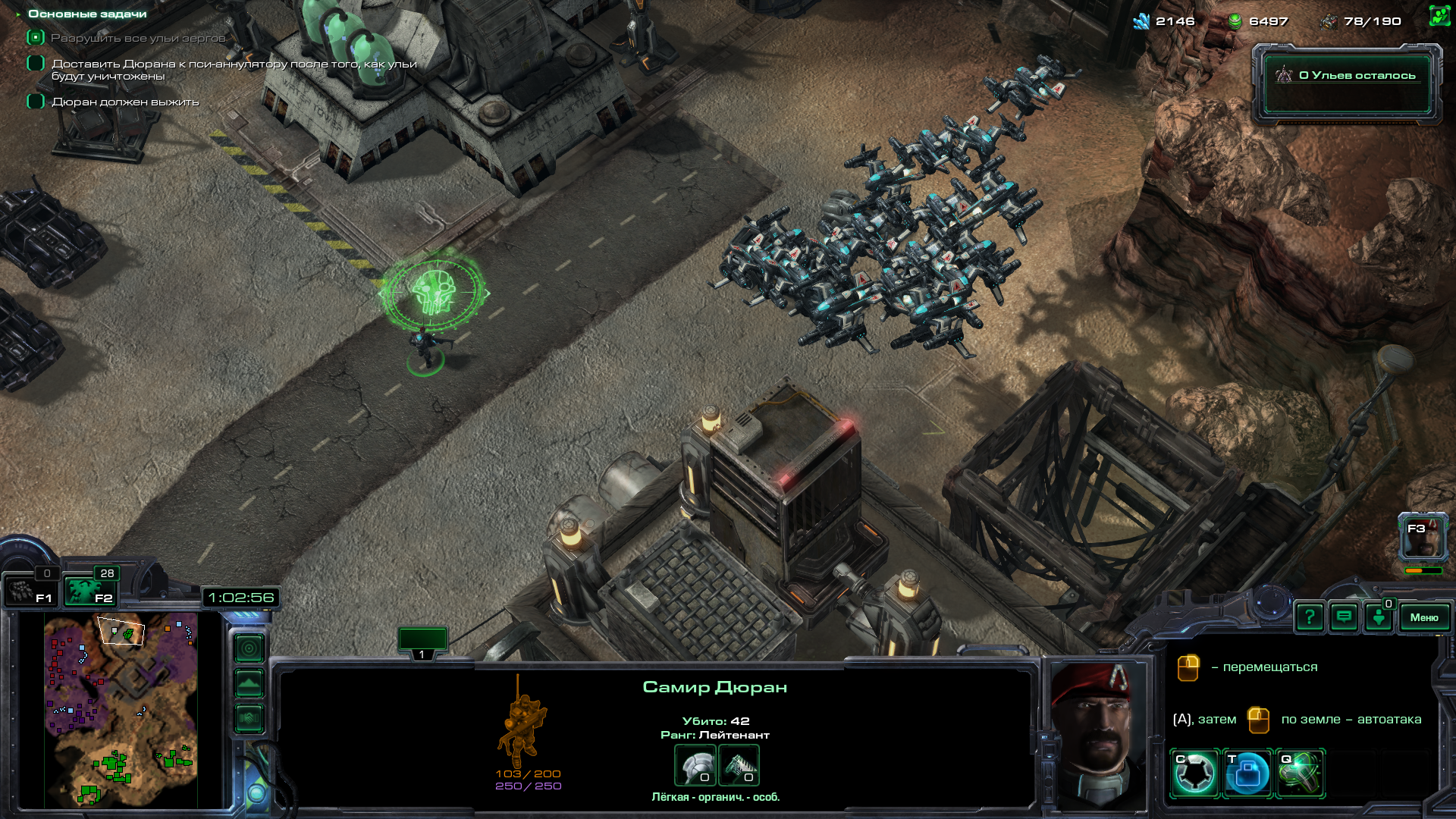Select all army units F2 button
The image size is (1456, 819).
click(89, 591)
